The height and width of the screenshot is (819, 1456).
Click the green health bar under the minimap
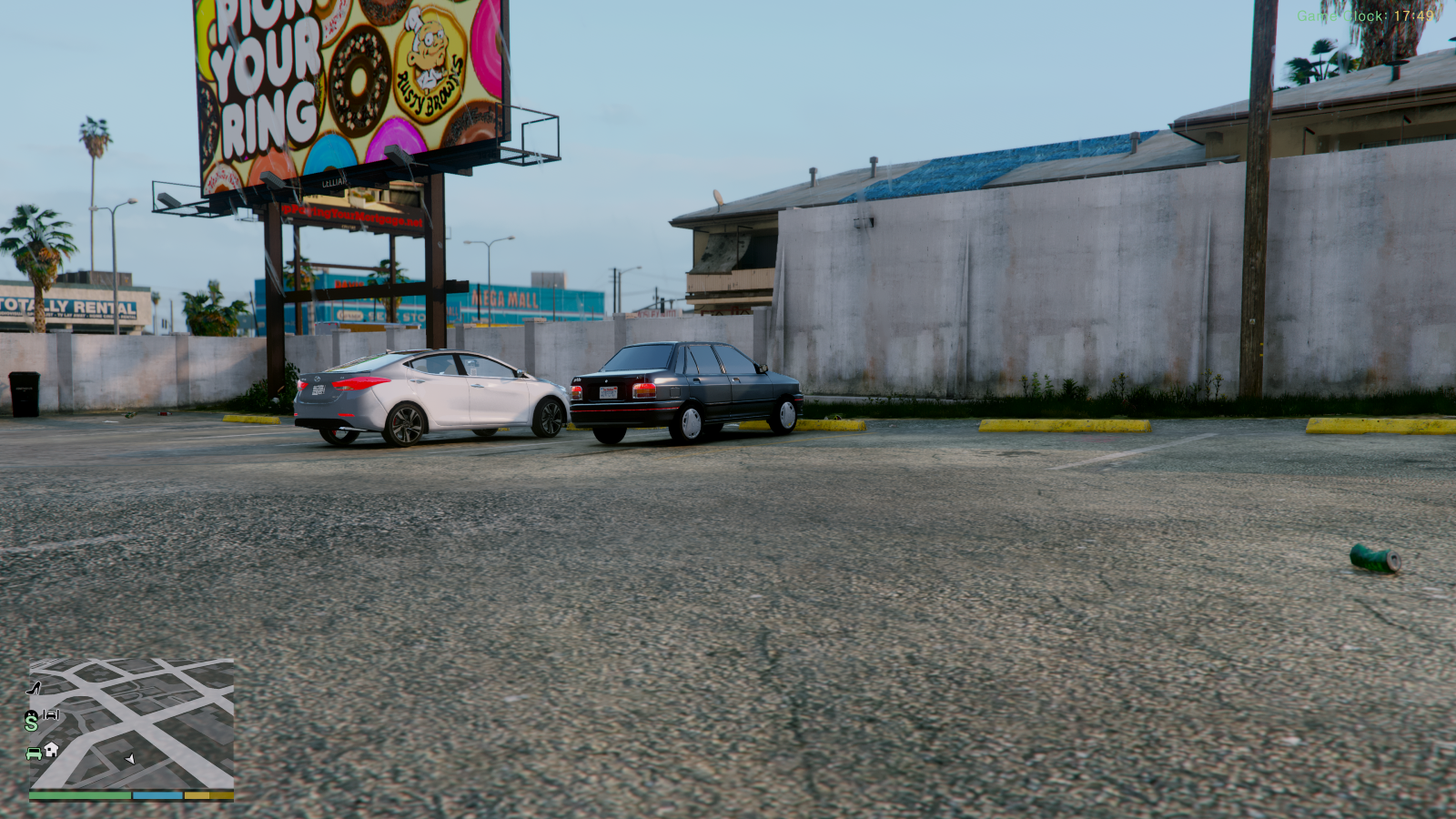[x=80, y=794]
